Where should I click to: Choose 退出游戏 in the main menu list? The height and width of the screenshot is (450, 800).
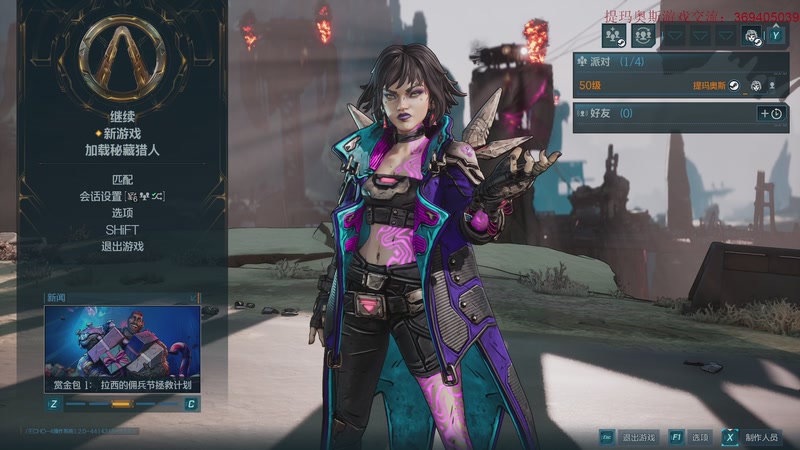[x=122, y=246]
